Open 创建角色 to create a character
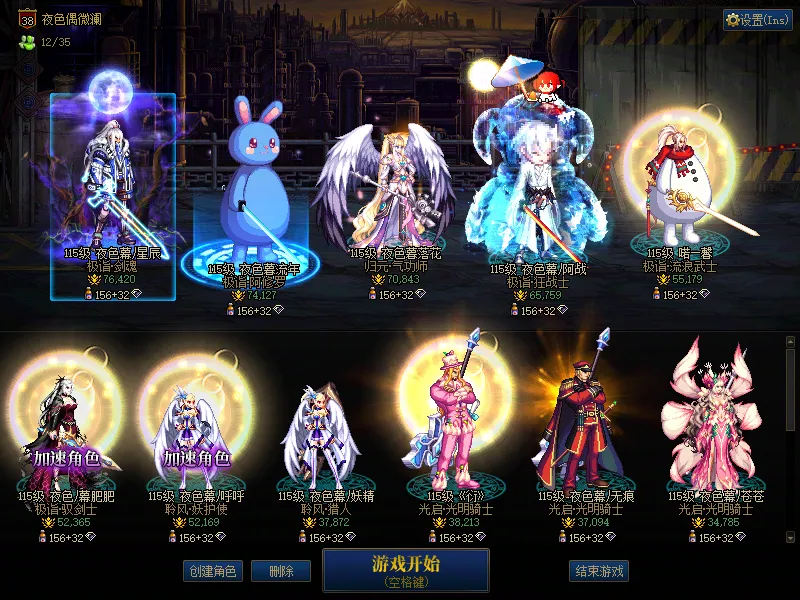800x600 pixels. click(x=211, y=571)
